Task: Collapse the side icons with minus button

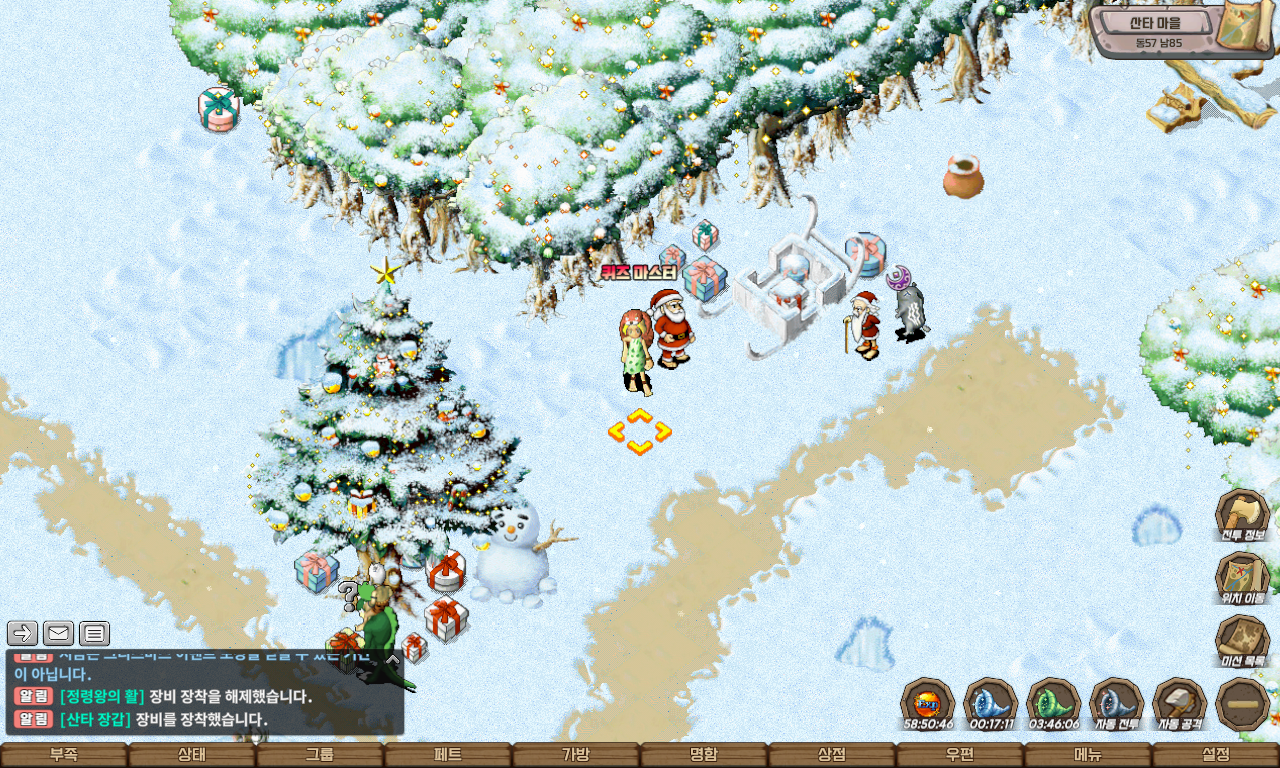Action: [x=1243, y=703]
